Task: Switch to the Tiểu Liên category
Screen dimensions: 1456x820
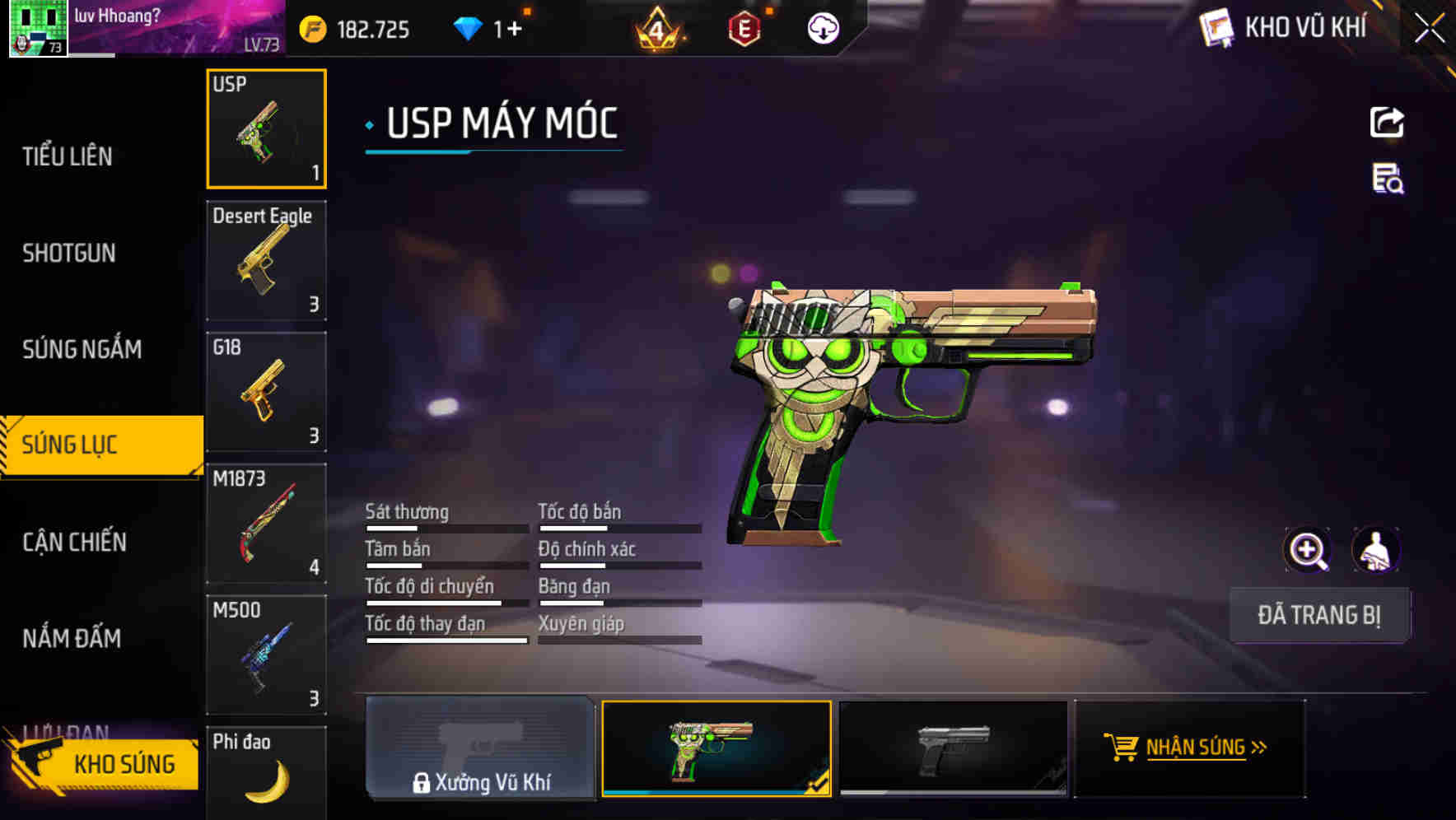Action: pyautogui.click(x=69, y=156)
